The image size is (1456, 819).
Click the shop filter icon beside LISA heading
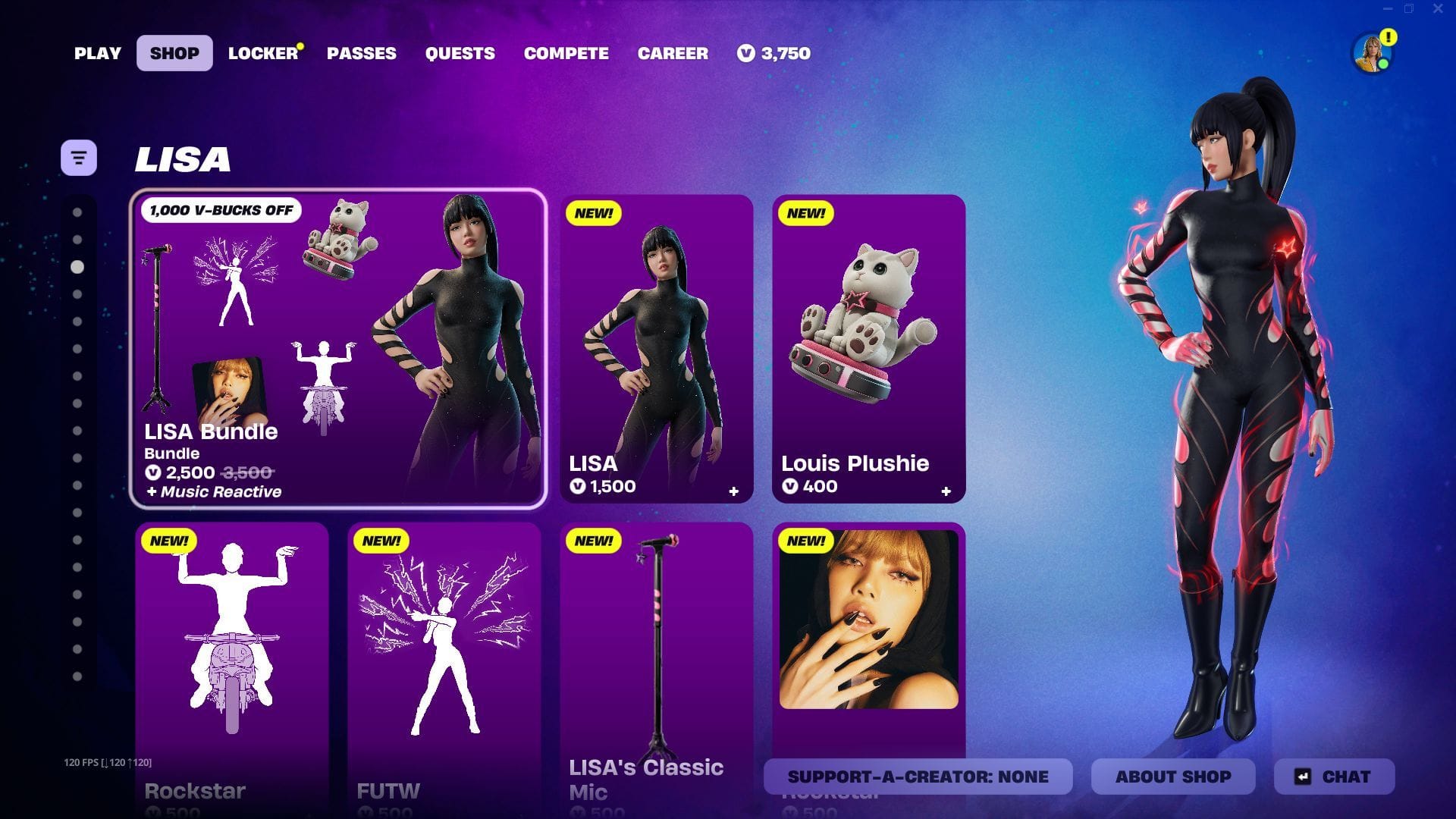(78, 157)
